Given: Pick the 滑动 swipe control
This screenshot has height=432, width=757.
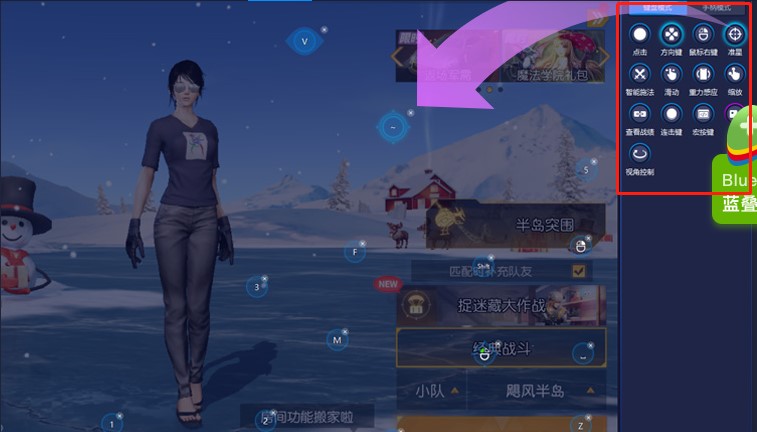Looking at the screenshot, I should pyautogui.click(x=671, y=74).
